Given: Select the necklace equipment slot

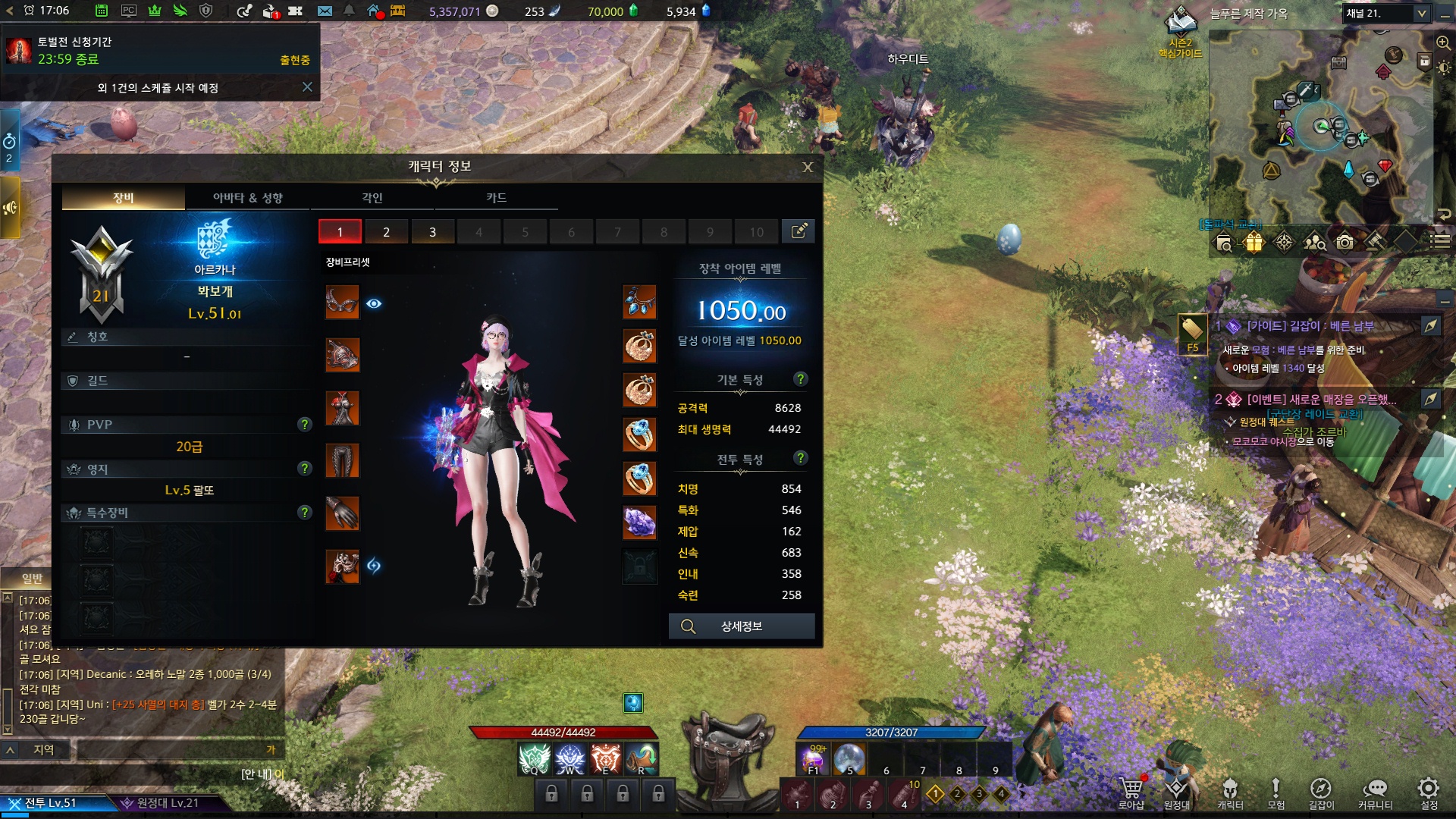Looking at the screenshot, I should [639, 302].
